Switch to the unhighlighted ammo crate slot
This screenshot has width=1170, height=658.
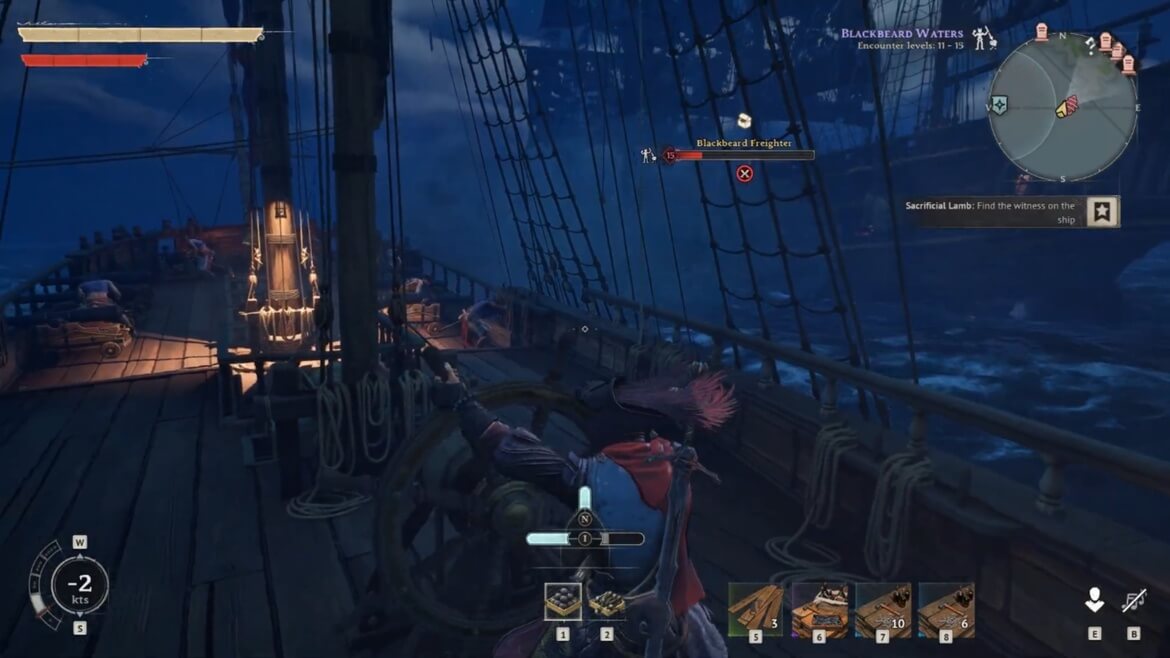point(606,602)
